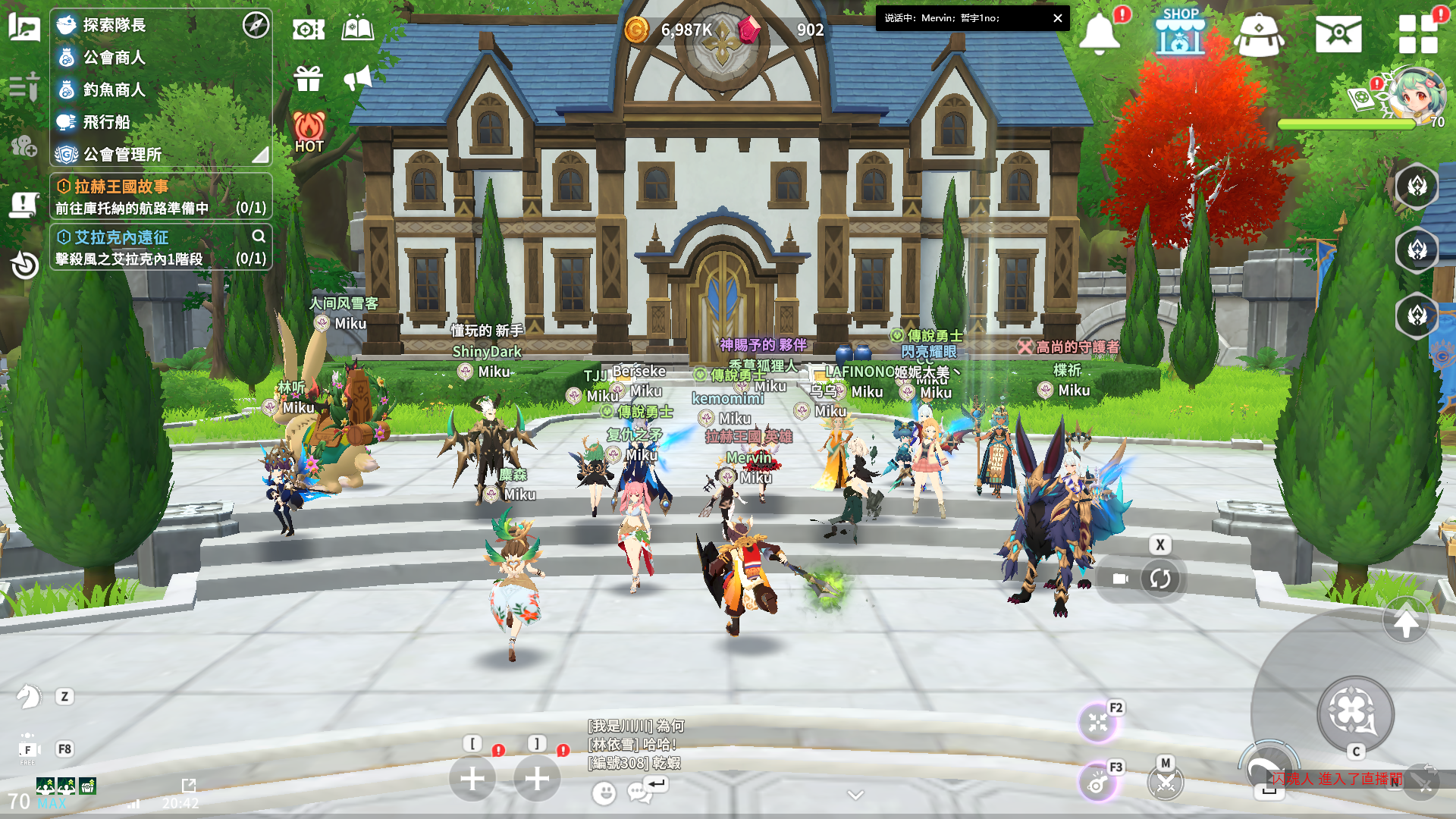Open the notification bell
Image resolution: width=1456 pixels, height=819 pixels.
[1100, 33]
